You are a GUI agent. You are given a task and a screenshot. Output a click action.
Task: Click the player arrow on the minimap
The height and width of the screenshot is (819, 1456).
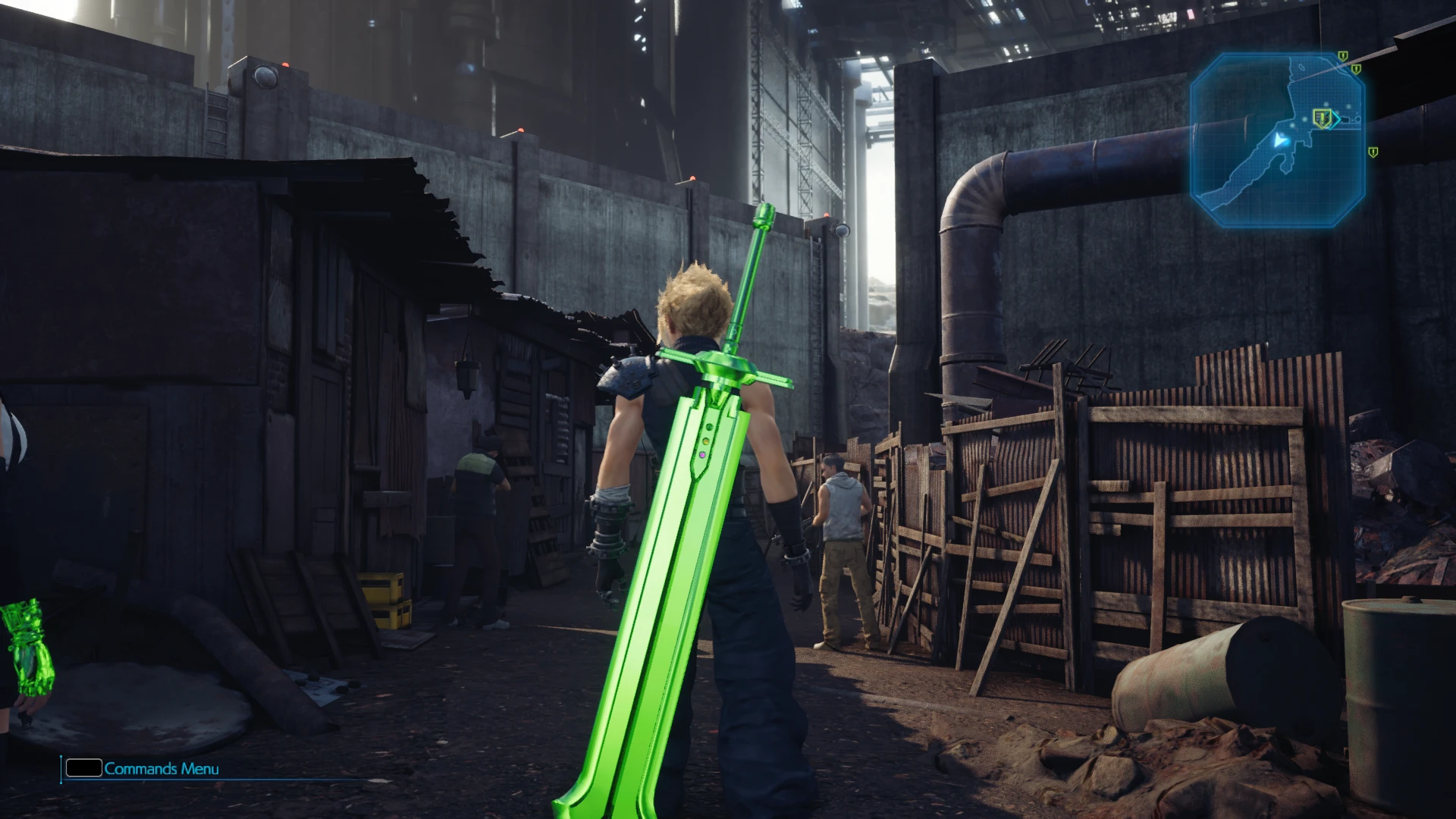(1281, 140)
